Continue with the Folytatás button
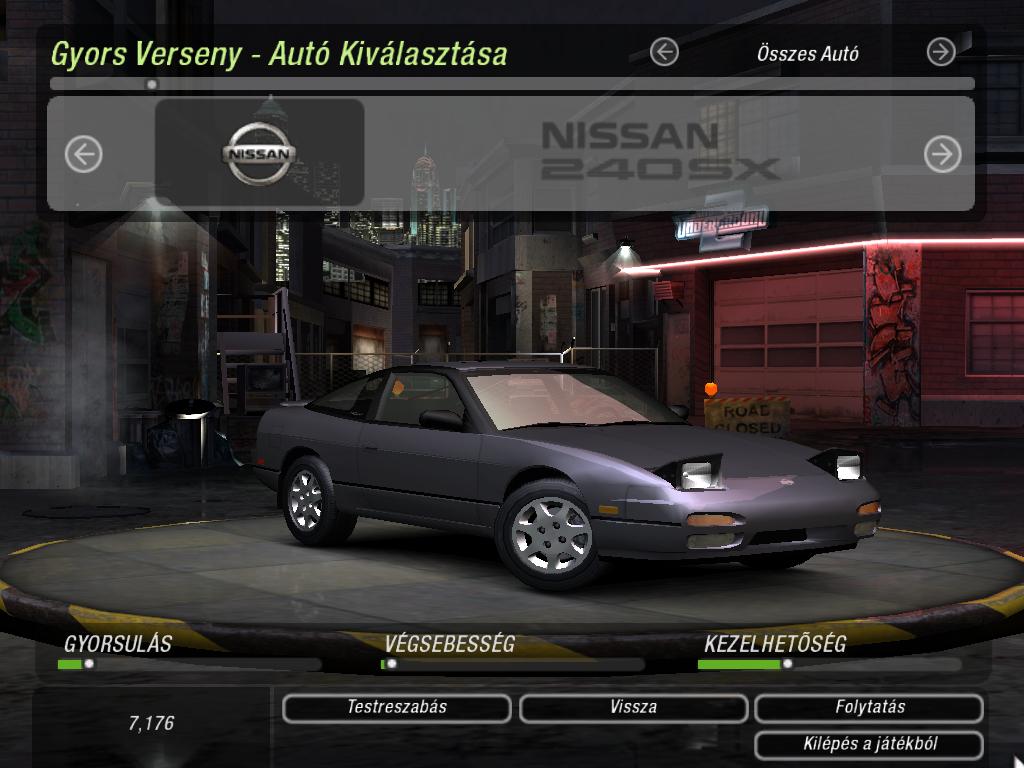Screen dimensions: 1024x768 pos(869,708)
